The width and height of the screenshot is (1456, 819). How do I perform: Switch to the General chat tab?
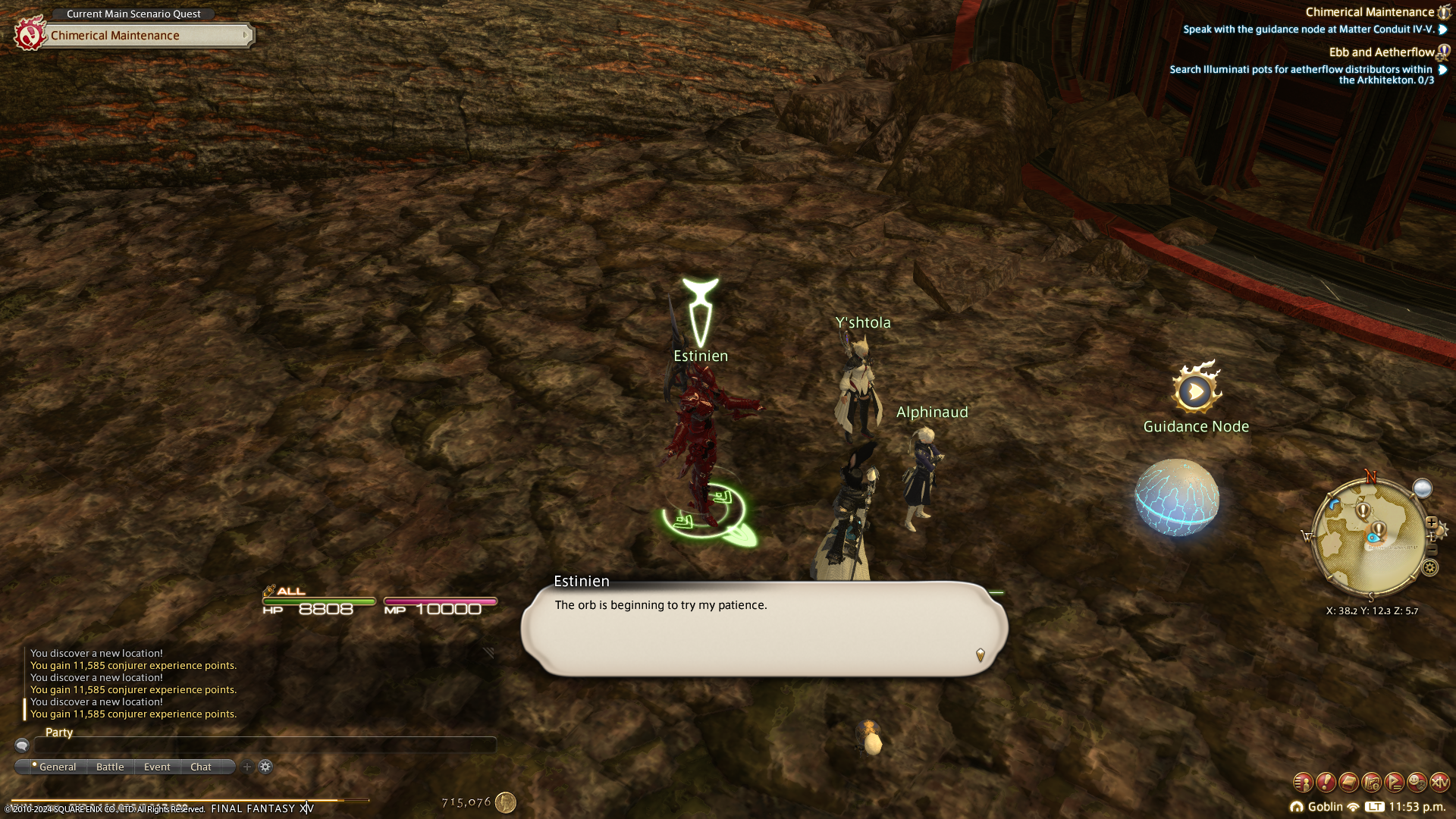[x=57, y=767]
